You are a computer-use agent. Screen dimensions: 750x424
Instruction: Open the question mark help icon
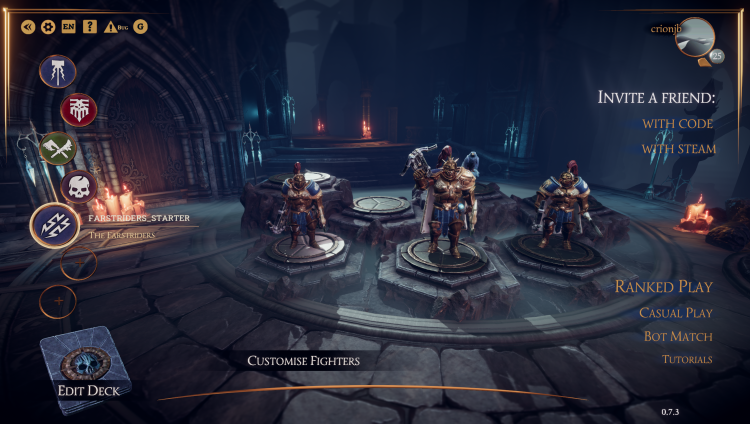tap(90, 26)
